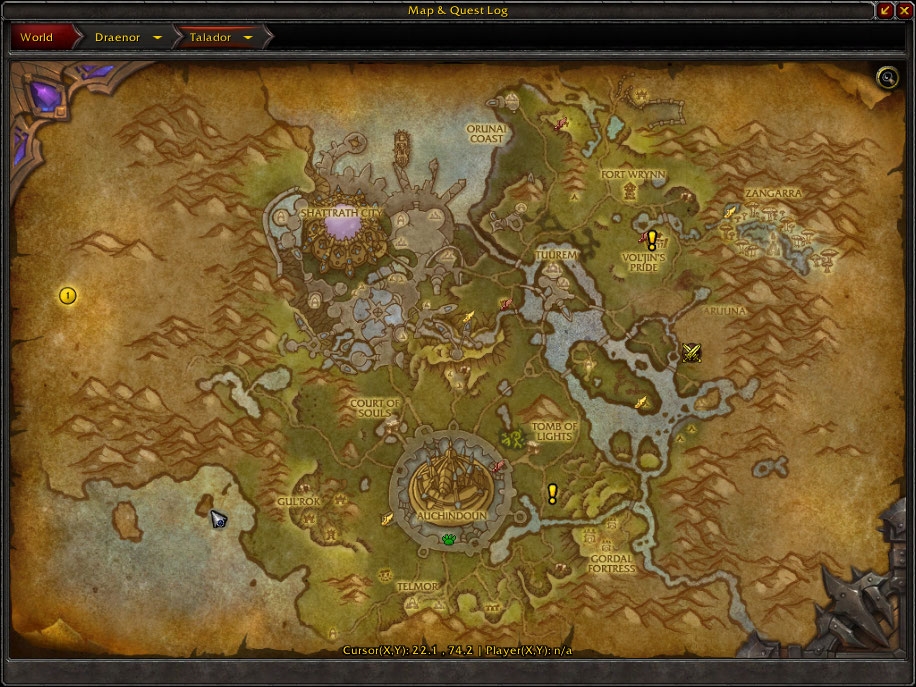This screenshot has width=916, height=687.
Task: Close the Map & Quest Log window
Action: (x=903, y=11)
